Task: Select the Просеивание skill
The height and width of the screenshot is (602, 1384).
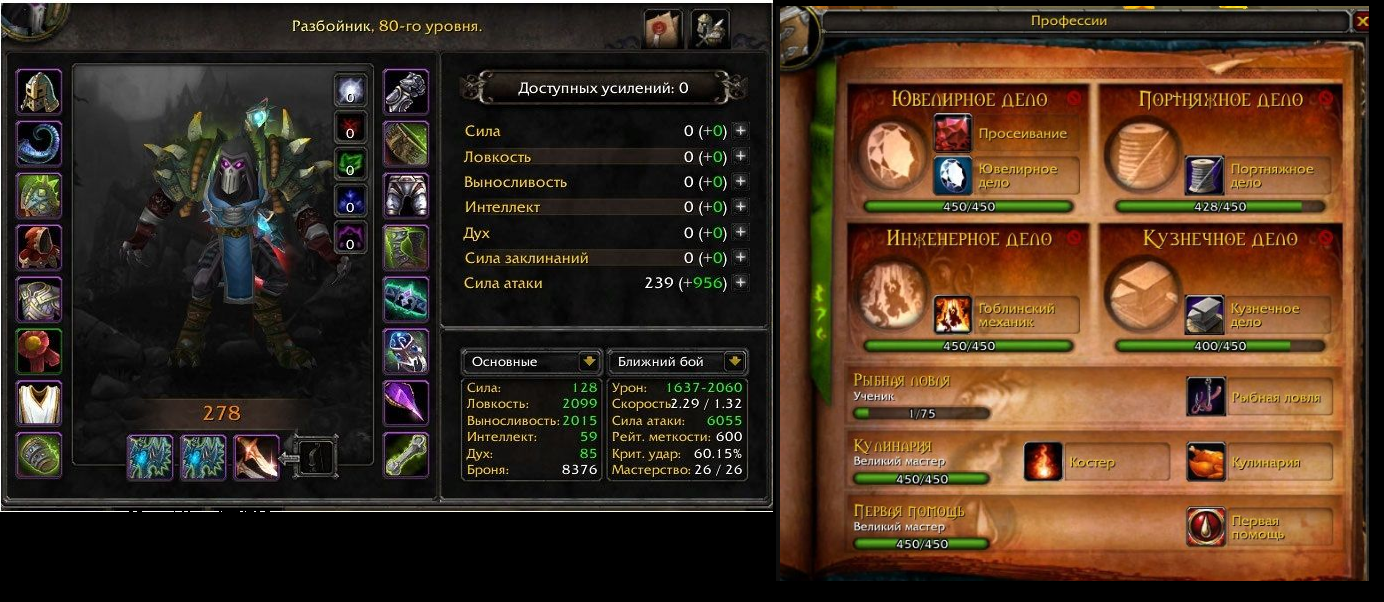Action: coord(953,133)
